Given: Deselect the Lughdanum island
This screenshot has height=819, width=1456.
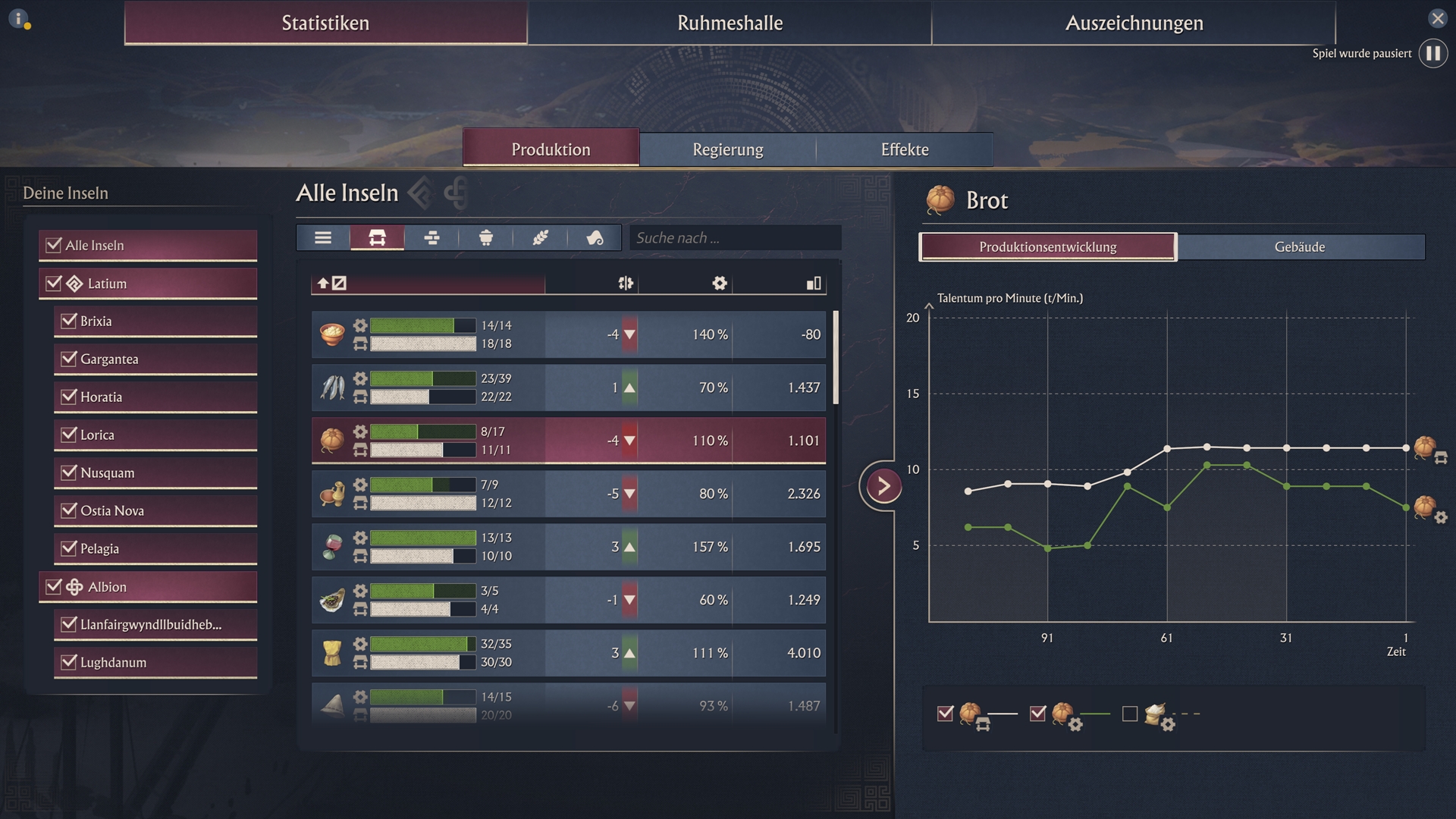Looking at the screenshot, I should (69, 662).
